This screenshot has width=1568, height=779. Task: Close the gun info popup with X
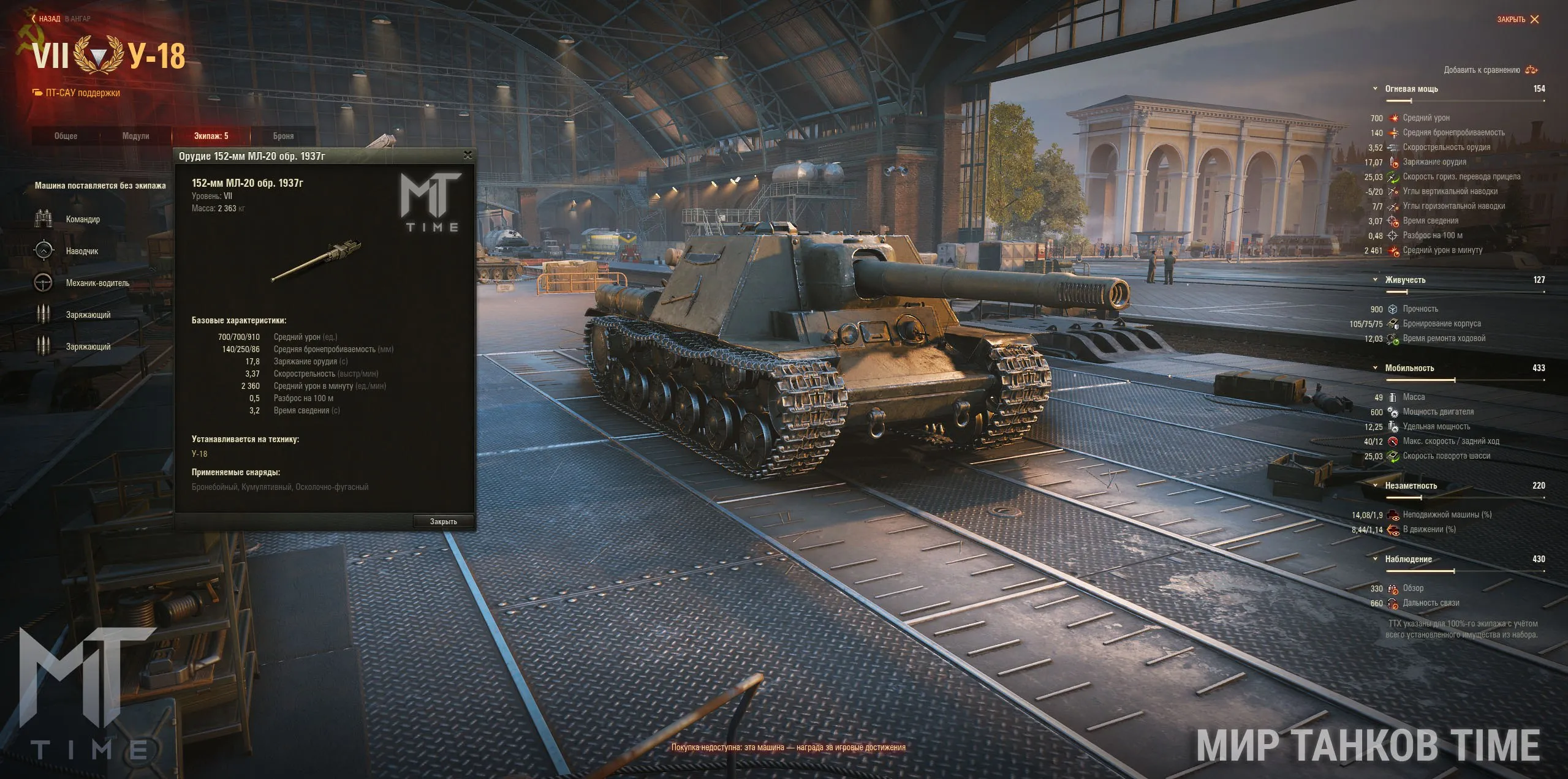tap(468, 156)
